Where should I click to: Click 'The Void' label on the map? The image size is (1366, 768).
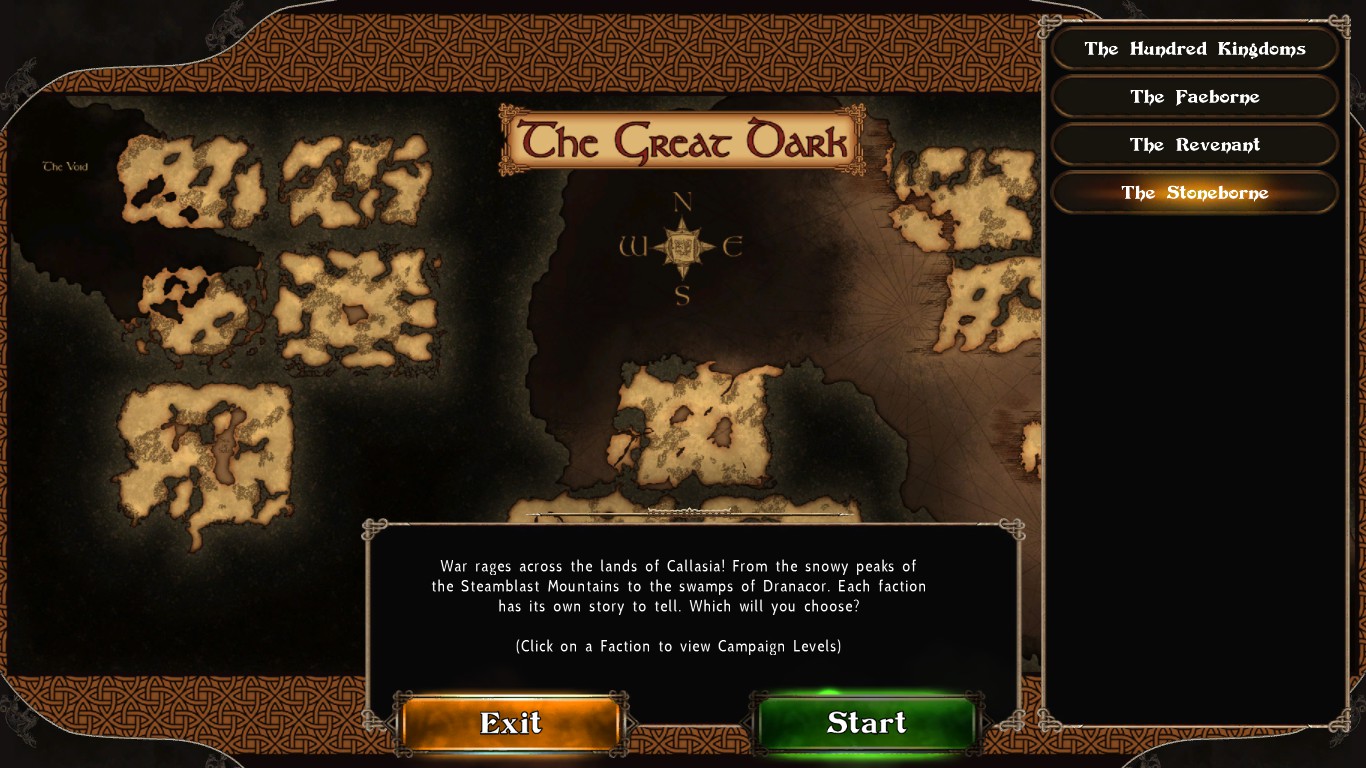pyautogui.click(x=64, y=166)
